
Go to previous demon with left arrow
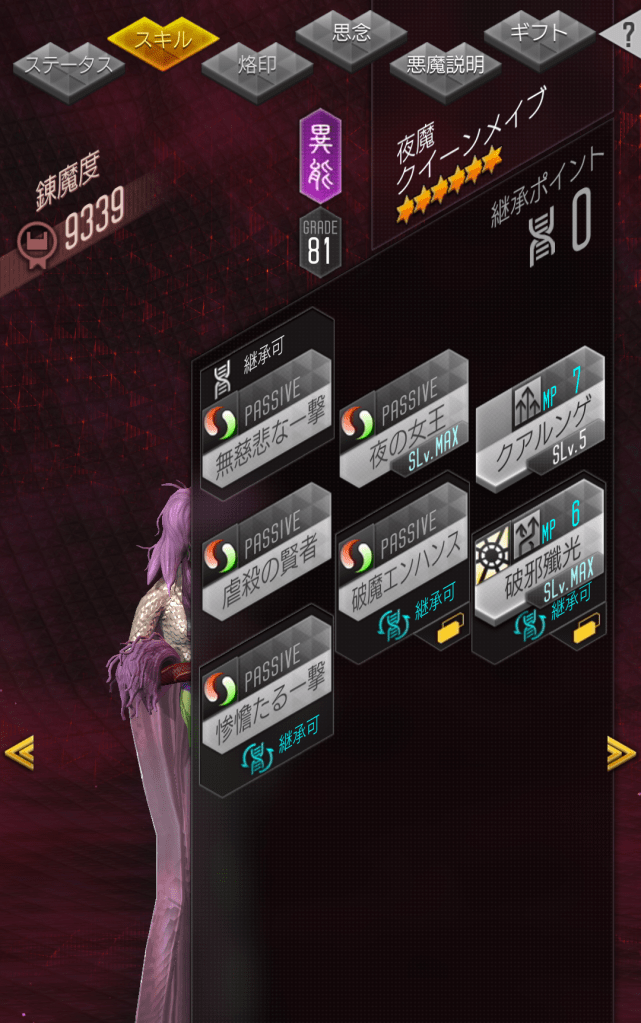coord(19,752)
